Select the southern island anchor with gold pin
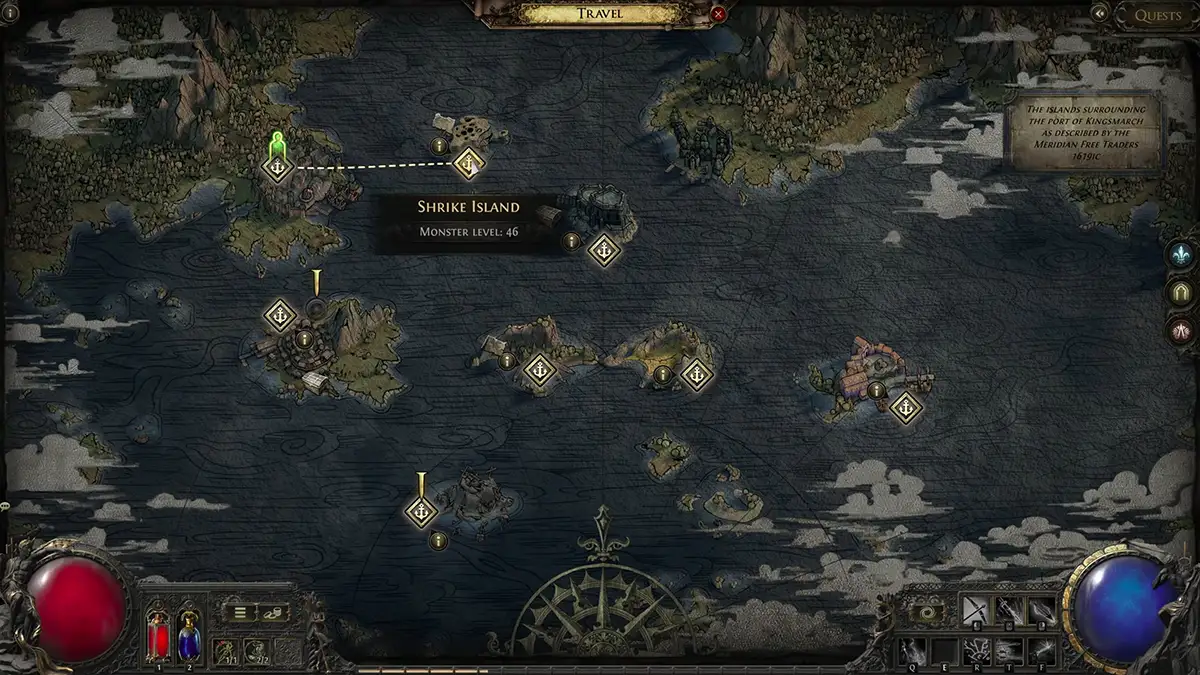Image resolution: width=1200 pixels, height=675 pixels. pos(421,512)
